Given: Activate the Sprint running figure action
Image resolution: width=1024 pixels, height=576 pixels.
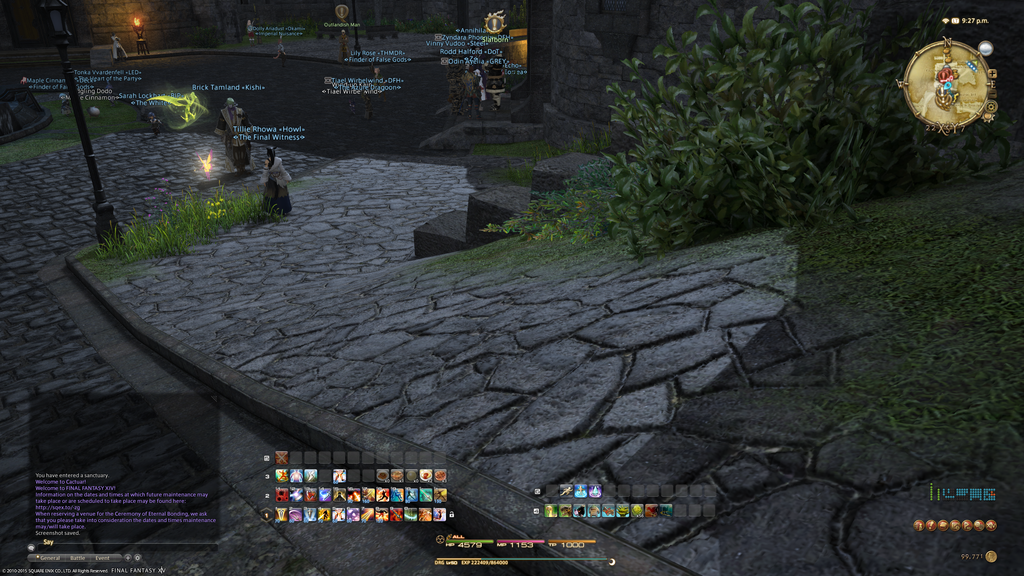Looking at the screenshot, I should (566, 491).
